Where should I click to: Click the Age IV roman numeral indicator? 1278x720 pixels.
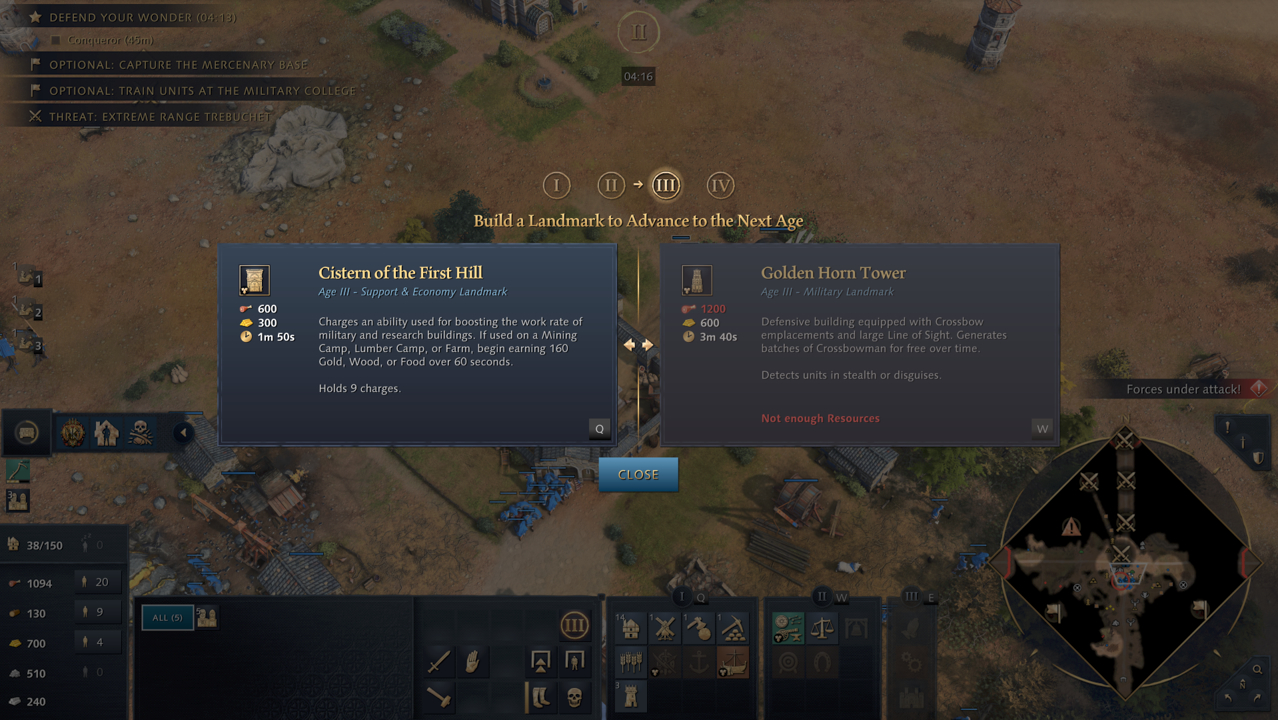click(x=720, y=185)
